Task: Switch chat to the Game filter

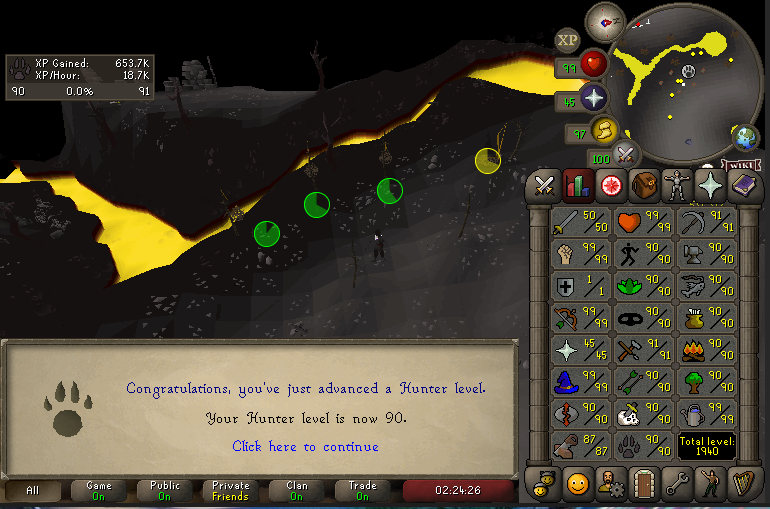Action: [x=99, y=490]
